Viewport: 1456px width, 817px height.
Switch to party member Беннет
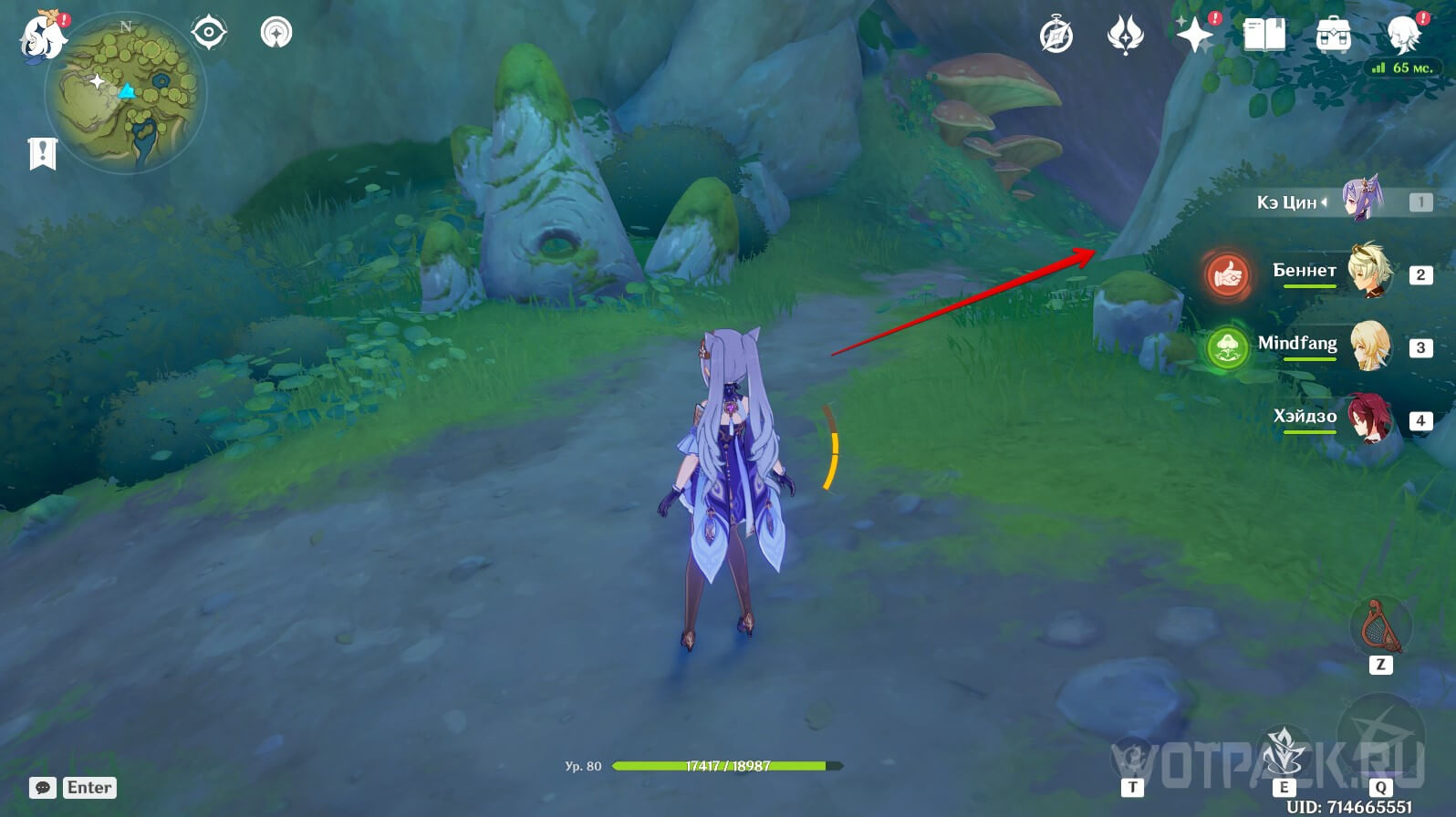[x=1368, y=272]
